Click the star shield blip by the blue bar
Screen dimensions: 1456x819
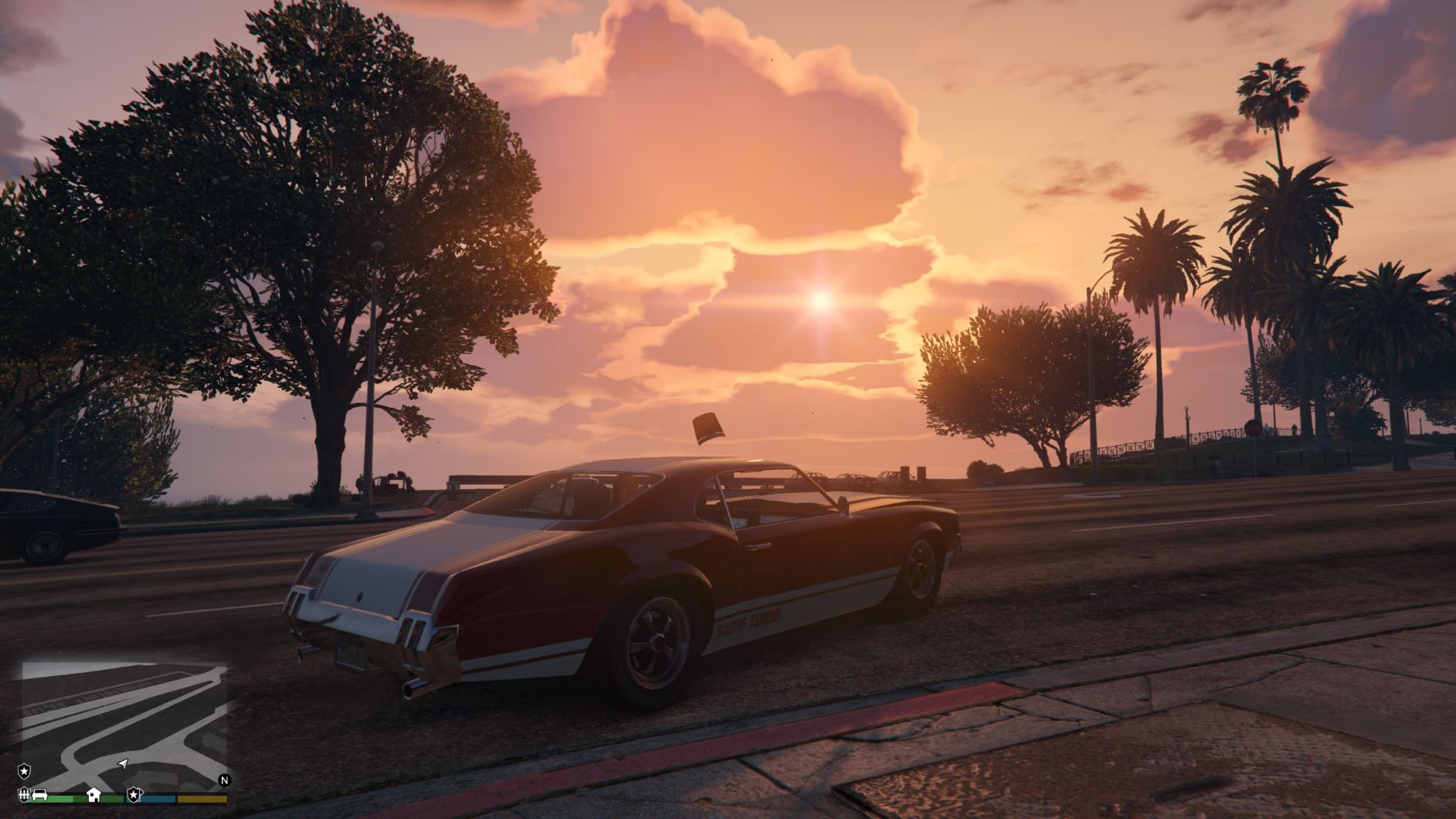coord(134,794)
